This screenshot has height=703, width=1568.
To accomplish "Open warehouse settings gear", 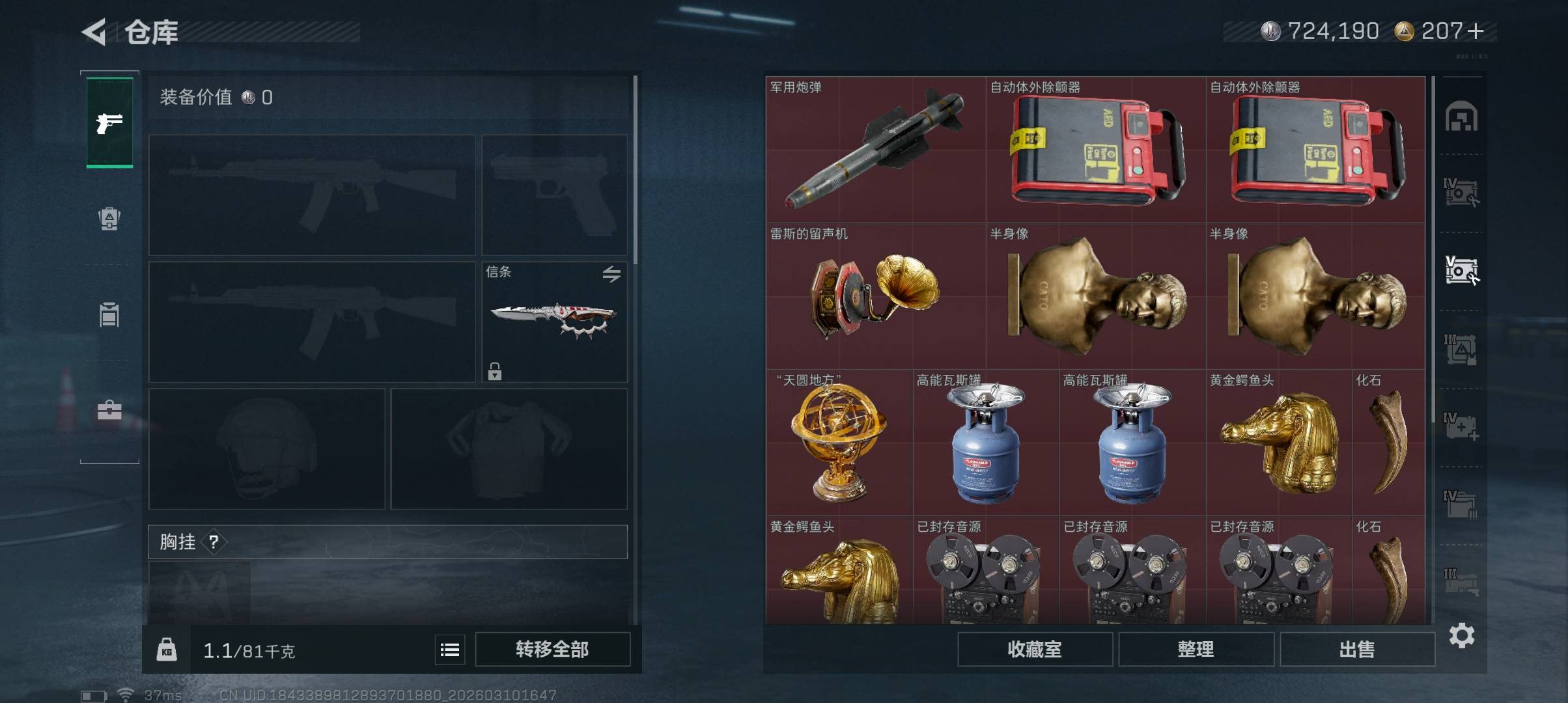I will point(1462,635).
